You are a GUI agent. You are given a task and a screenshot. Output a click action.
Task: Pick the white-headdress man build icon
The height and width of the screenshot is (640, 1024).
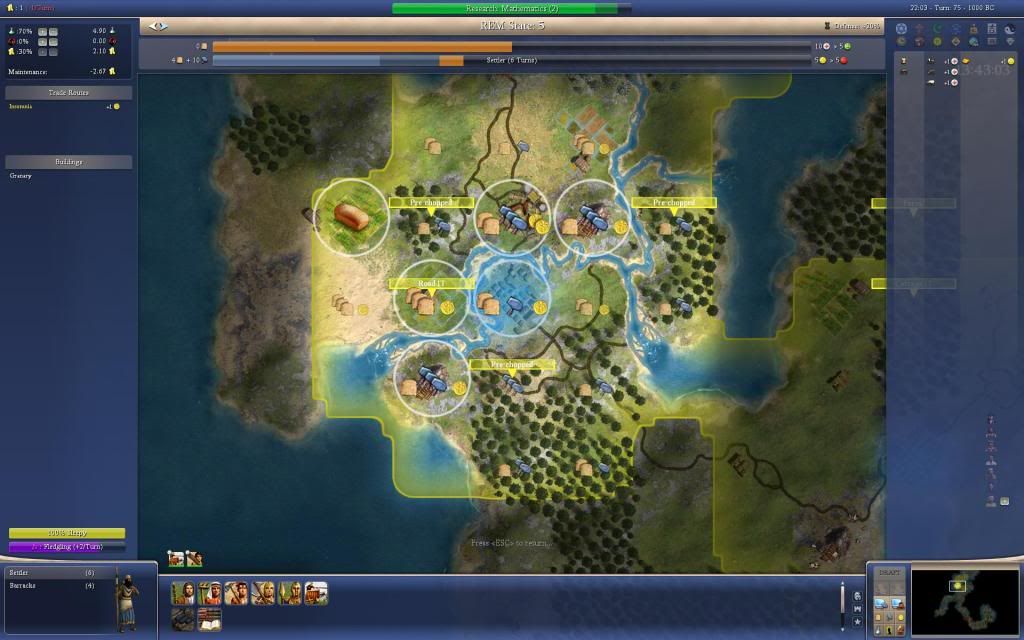point(209,594)
